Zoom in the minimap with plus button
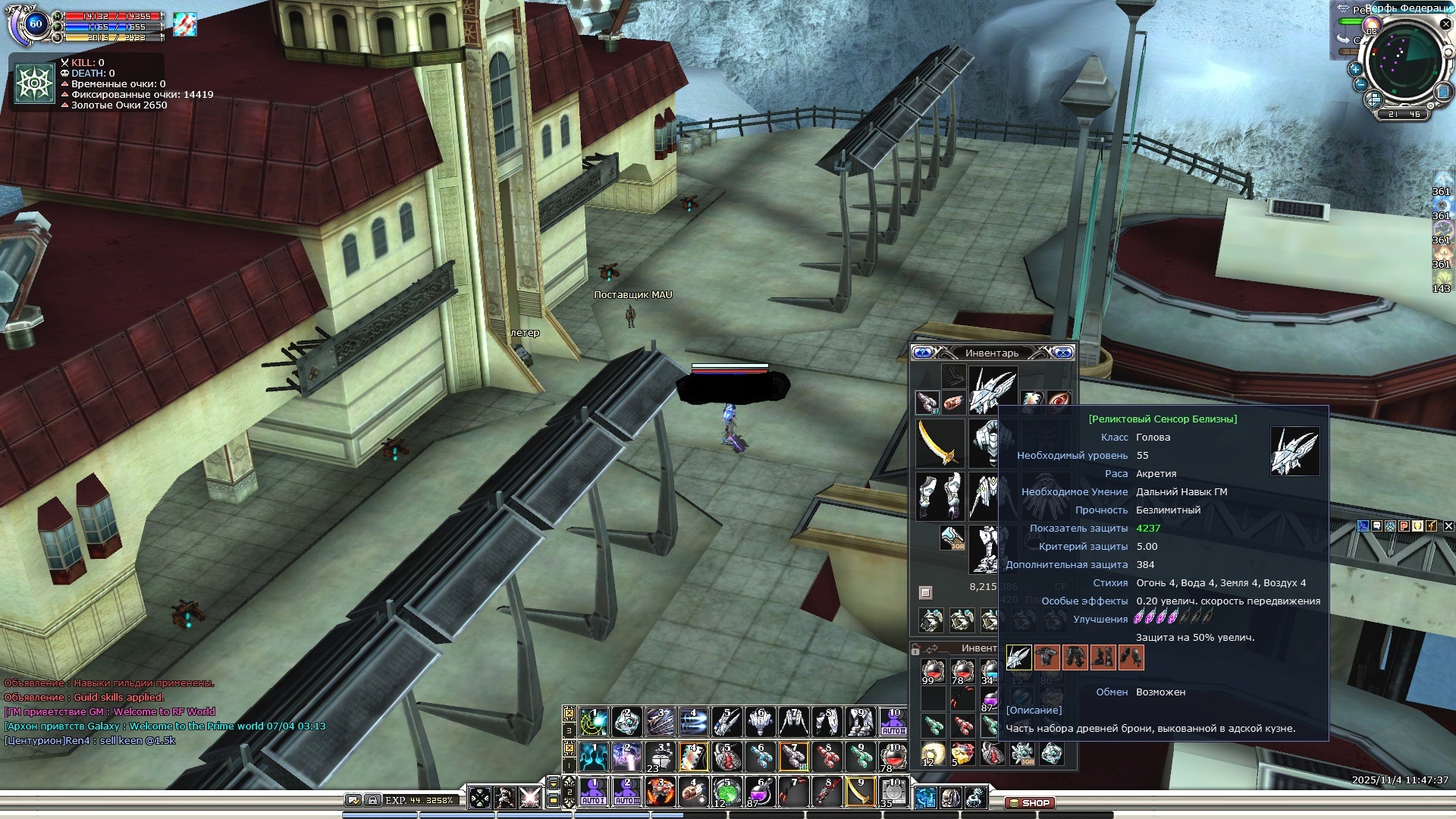 [x=1355, y=68]
